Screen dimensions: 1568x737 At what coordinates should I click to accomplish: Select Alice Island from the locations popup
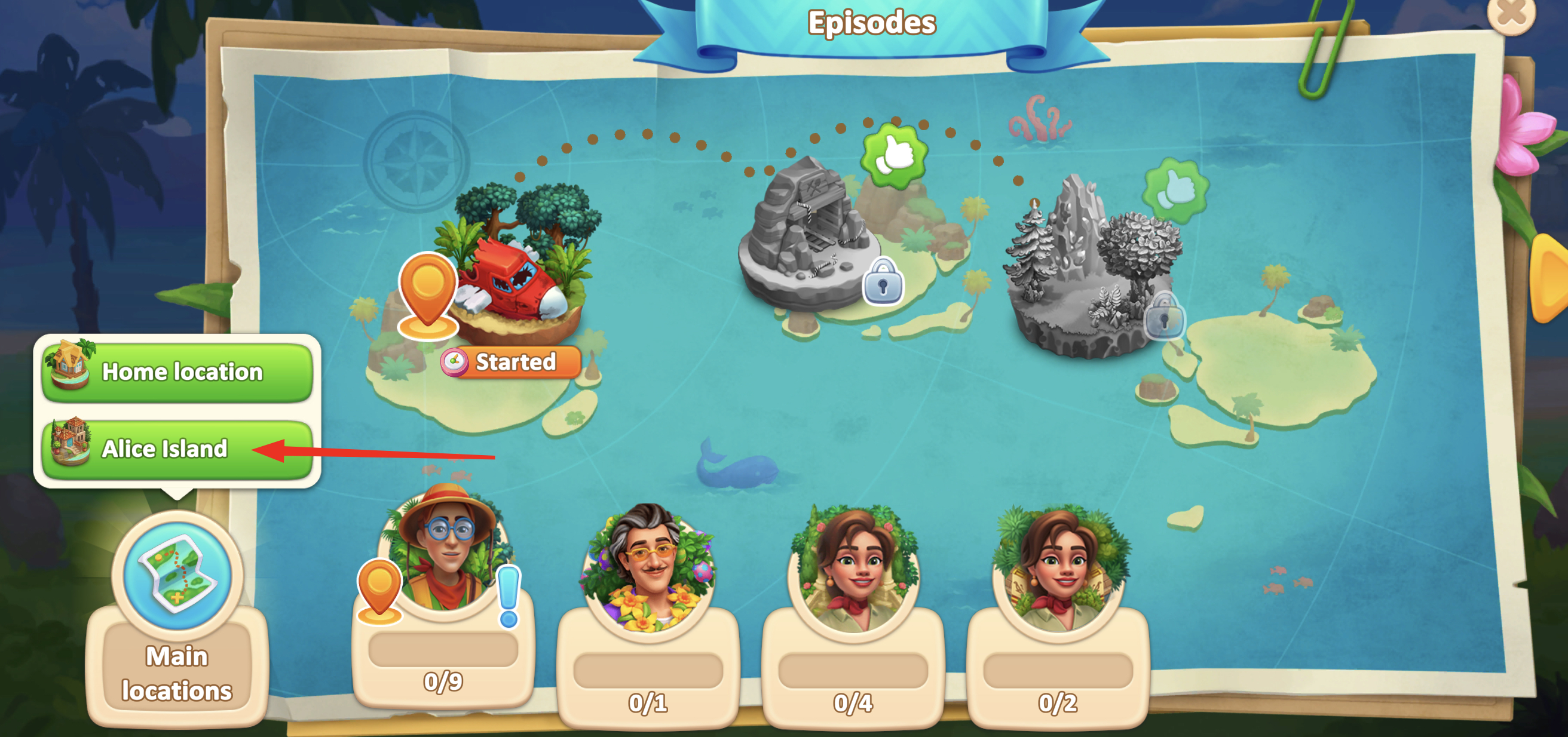click(x=177, y=449)
